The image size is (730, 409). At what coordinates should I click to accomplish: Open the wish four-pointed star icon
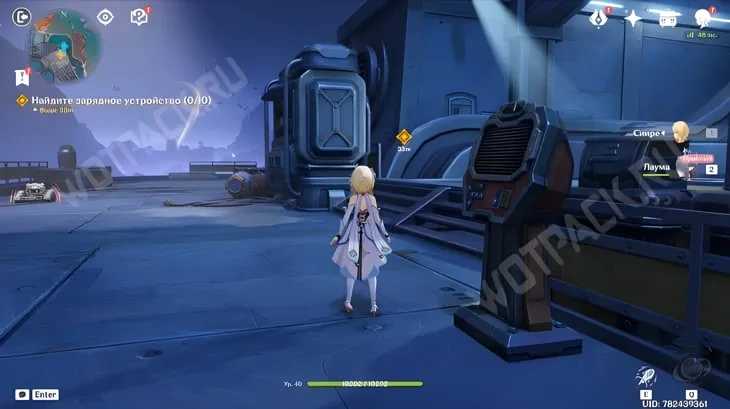click(632, 18)
